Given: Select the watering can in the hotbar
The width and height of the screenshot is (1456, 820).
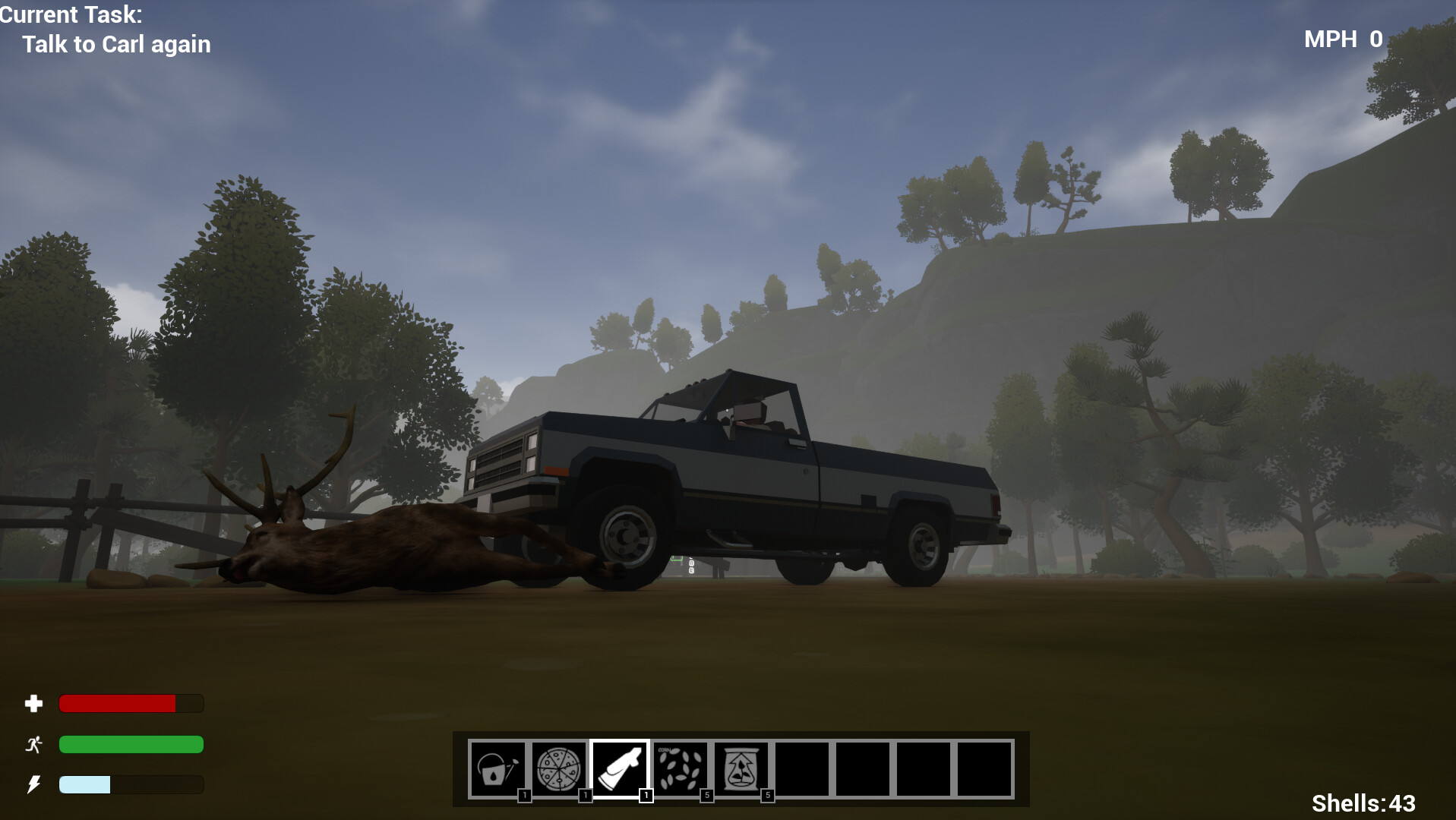Looking at the screenshot, I should click(x=497, y=768).
